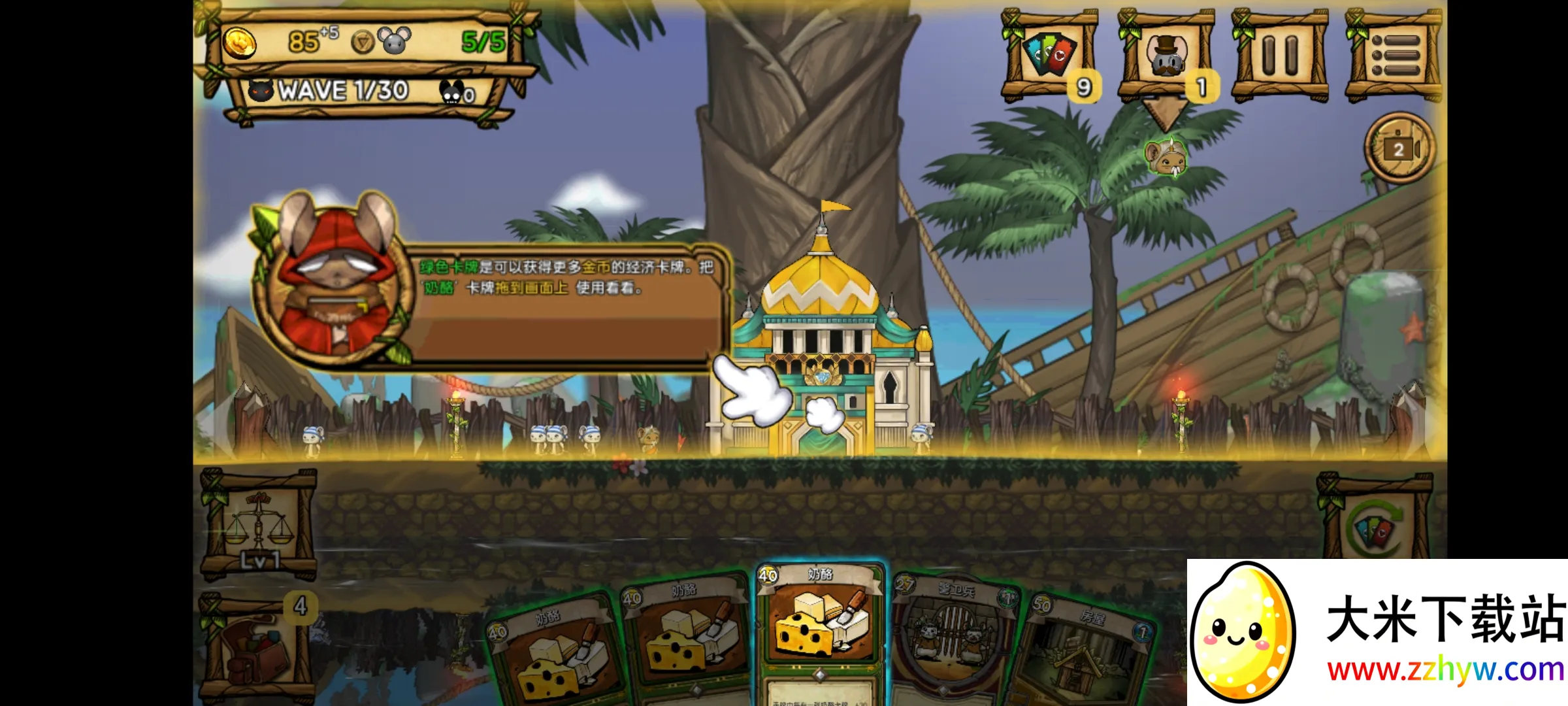Toggle the camera view button marked 2
The image size is (1568, 706).
[x=1399, y=149]
